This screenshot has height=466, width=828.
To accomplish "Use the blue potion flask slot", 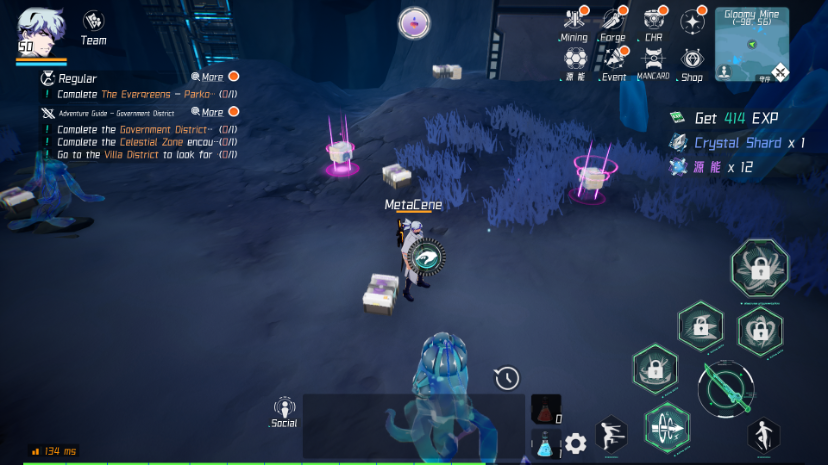I will [544, 444].
